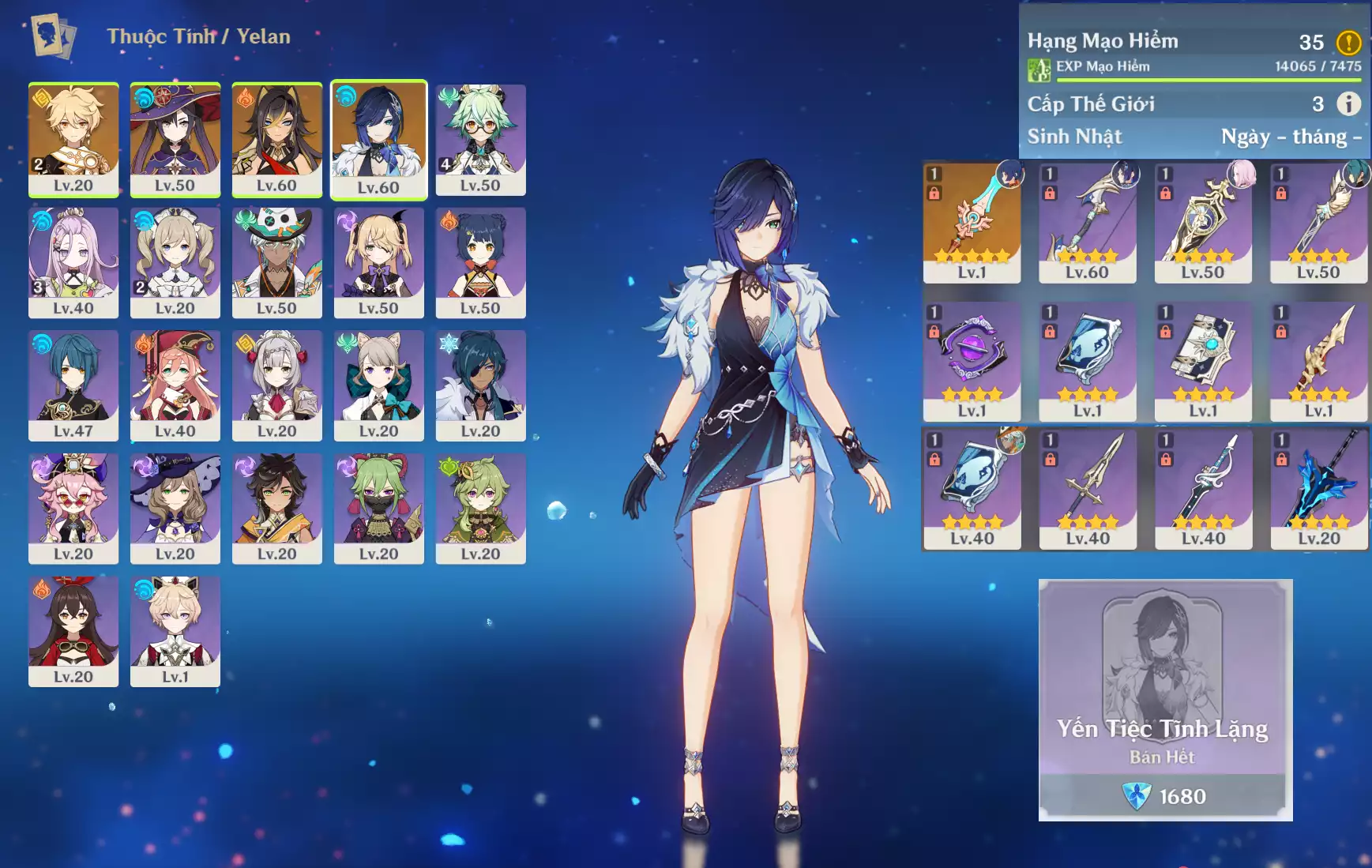This screenshot has width=1372, height=868.
Task: Select Yelan's Lv.60 character portrait
Action: coord(379,139)
